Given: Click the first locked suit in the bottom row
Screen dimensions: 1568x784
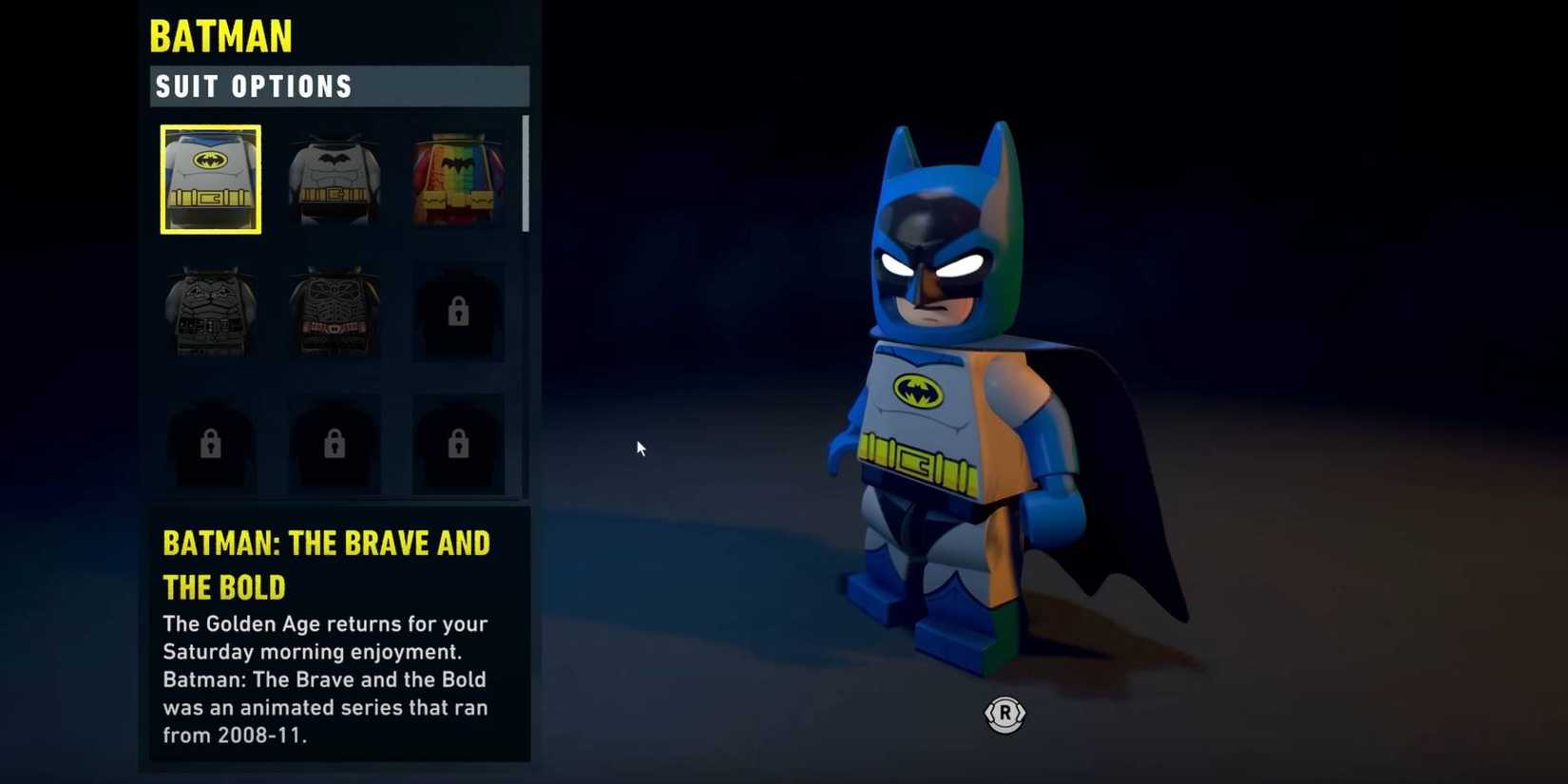Looking at the screenshot, I should (210, 442).
